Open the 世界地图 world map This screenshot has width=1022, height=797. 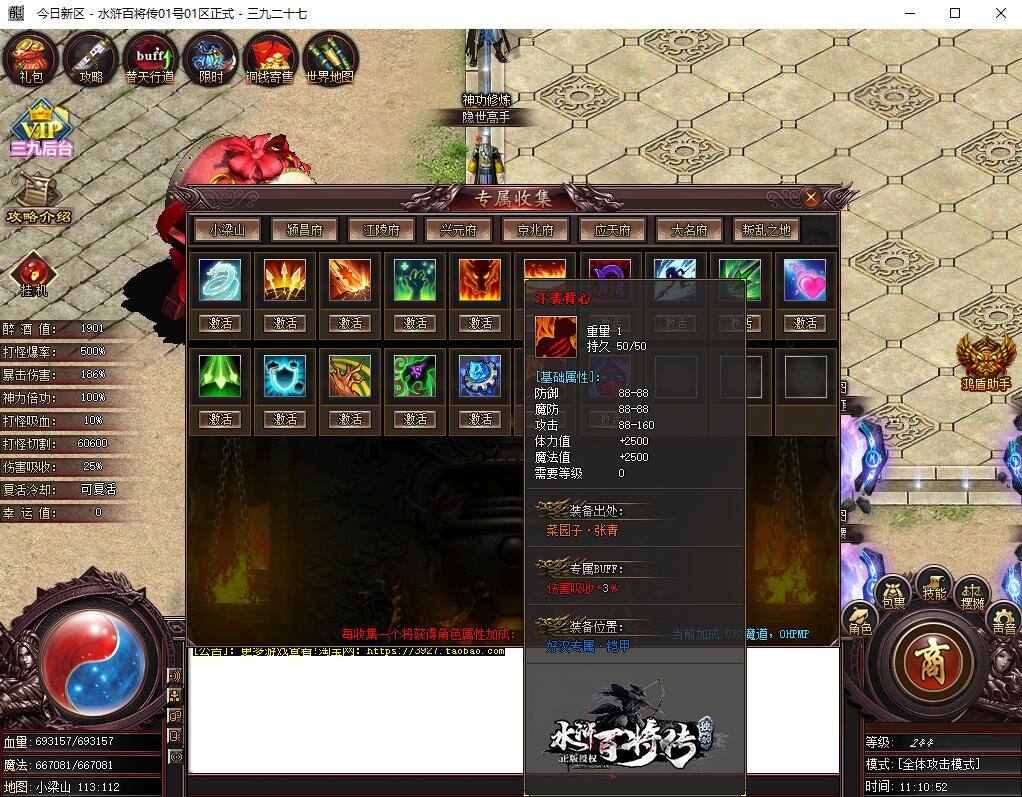pos(330,58)
